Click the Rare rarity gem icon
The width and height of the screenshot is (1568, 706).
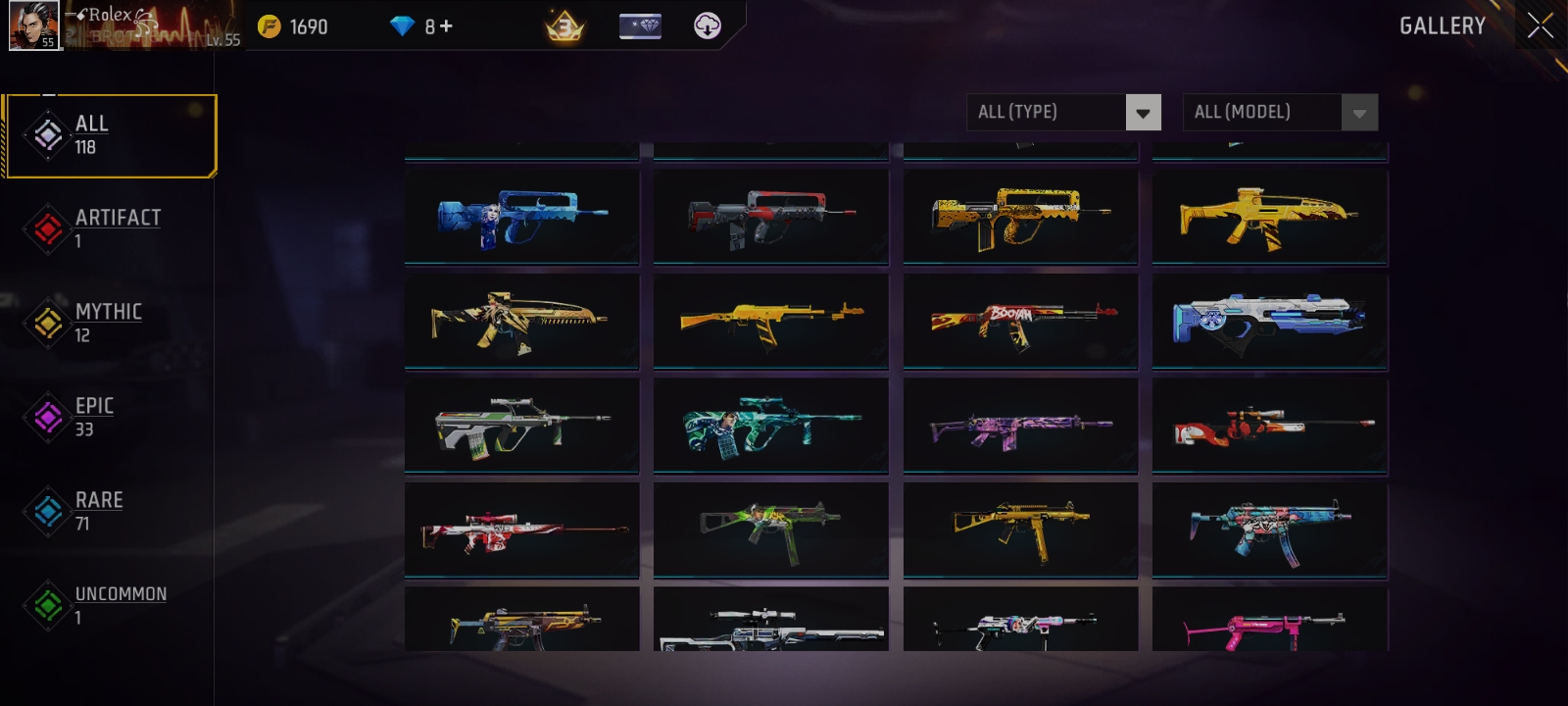click(47, 512)
